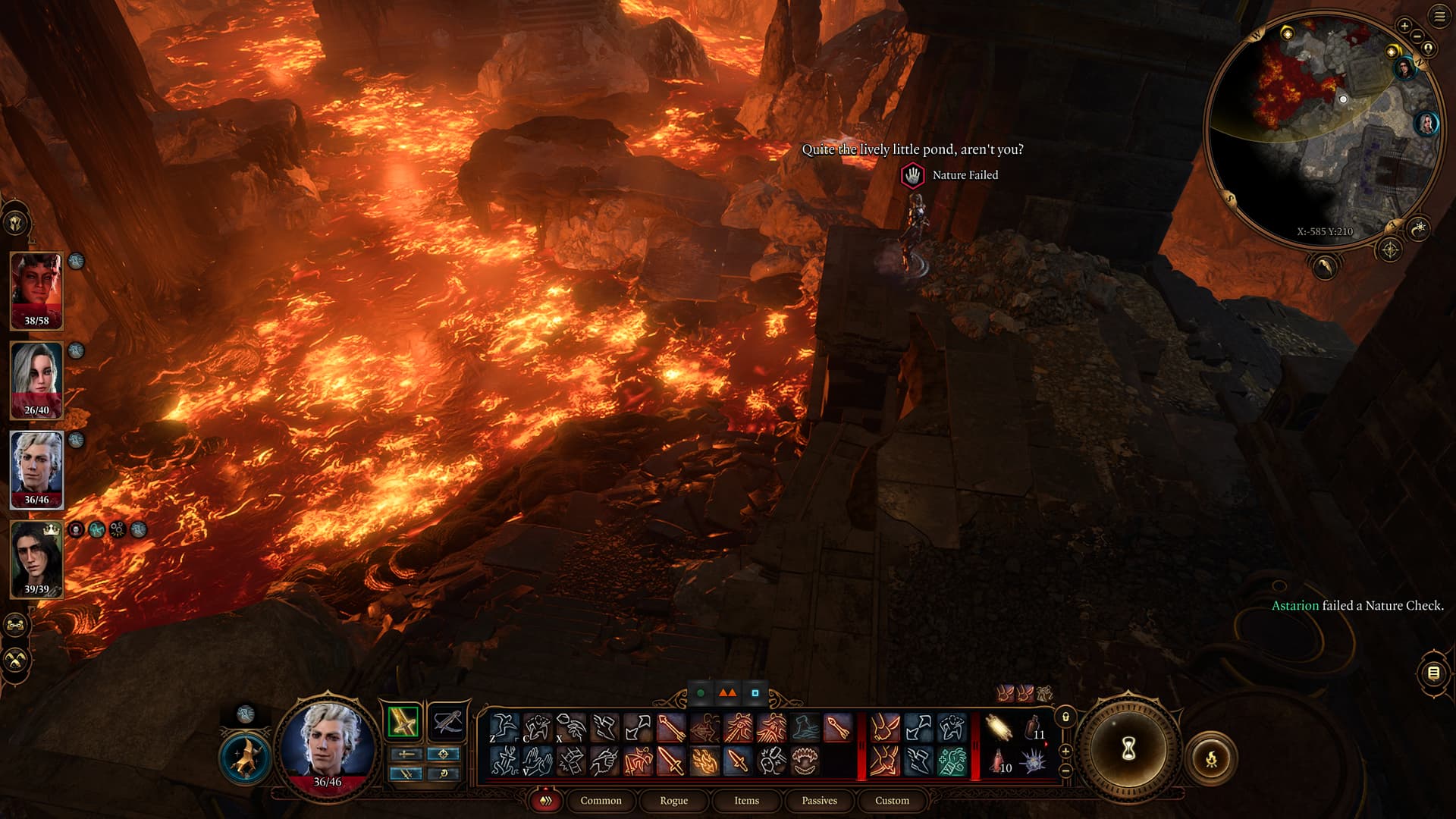
Task: Select the silver-haired woman party portrait
Action: tap(36, 380)
